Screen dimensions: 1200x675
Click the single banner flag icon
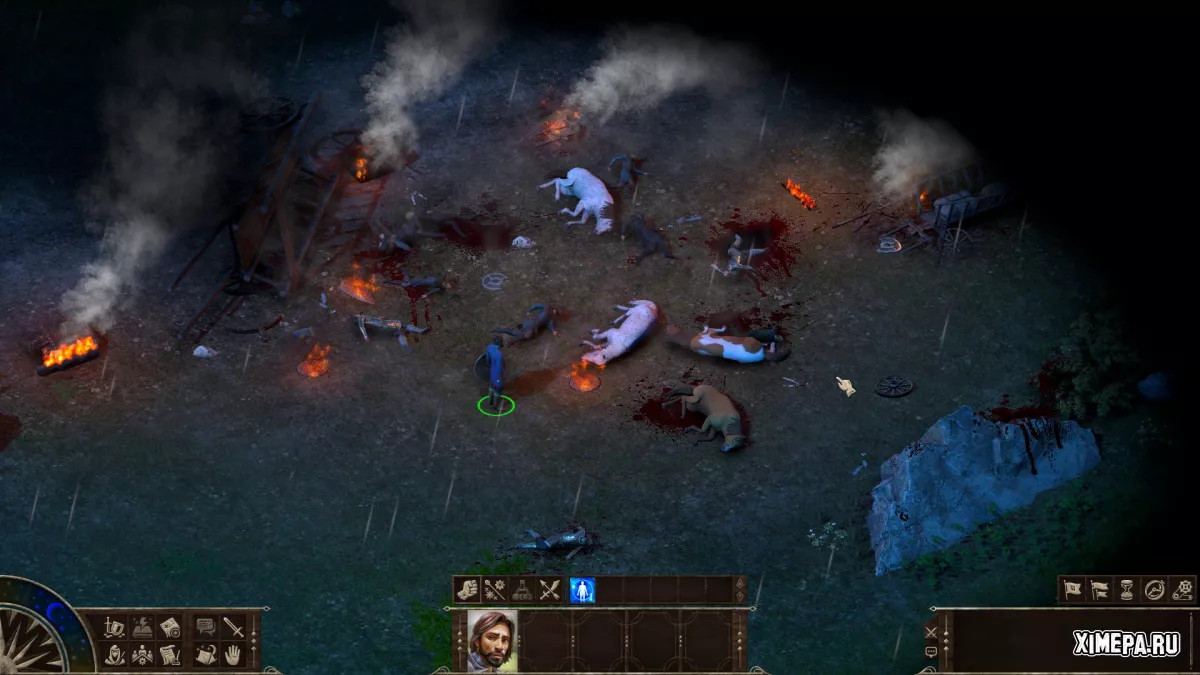click(x=1072, y=590)
